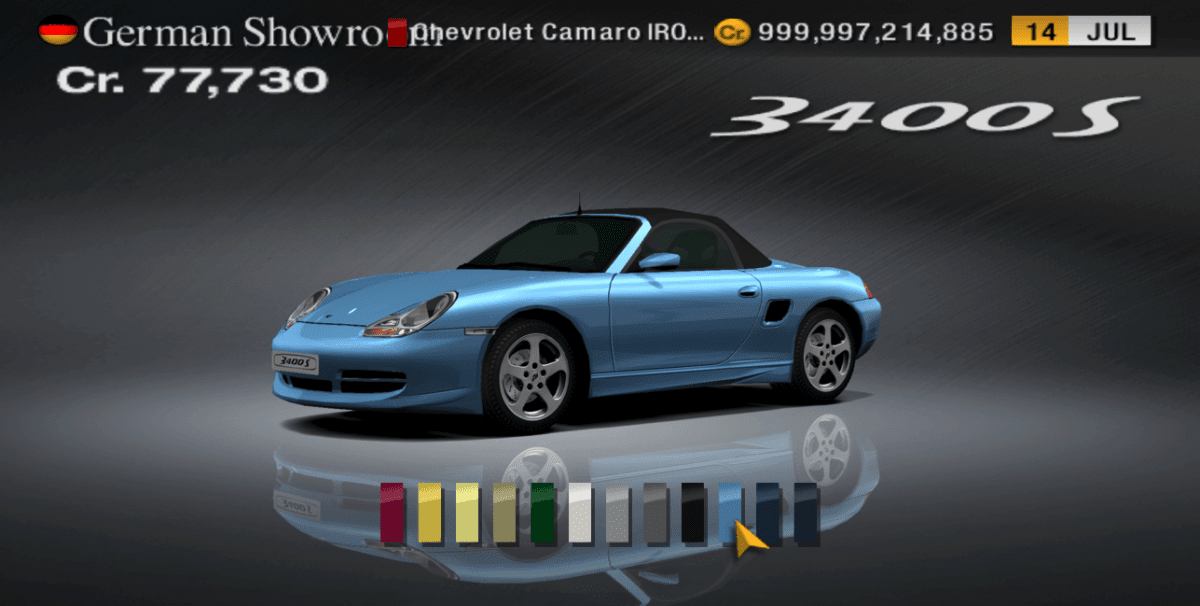The width and height of the screenshot is (1200, 606).
Task: Pick the white paint swatch
Action: point(580,512)
